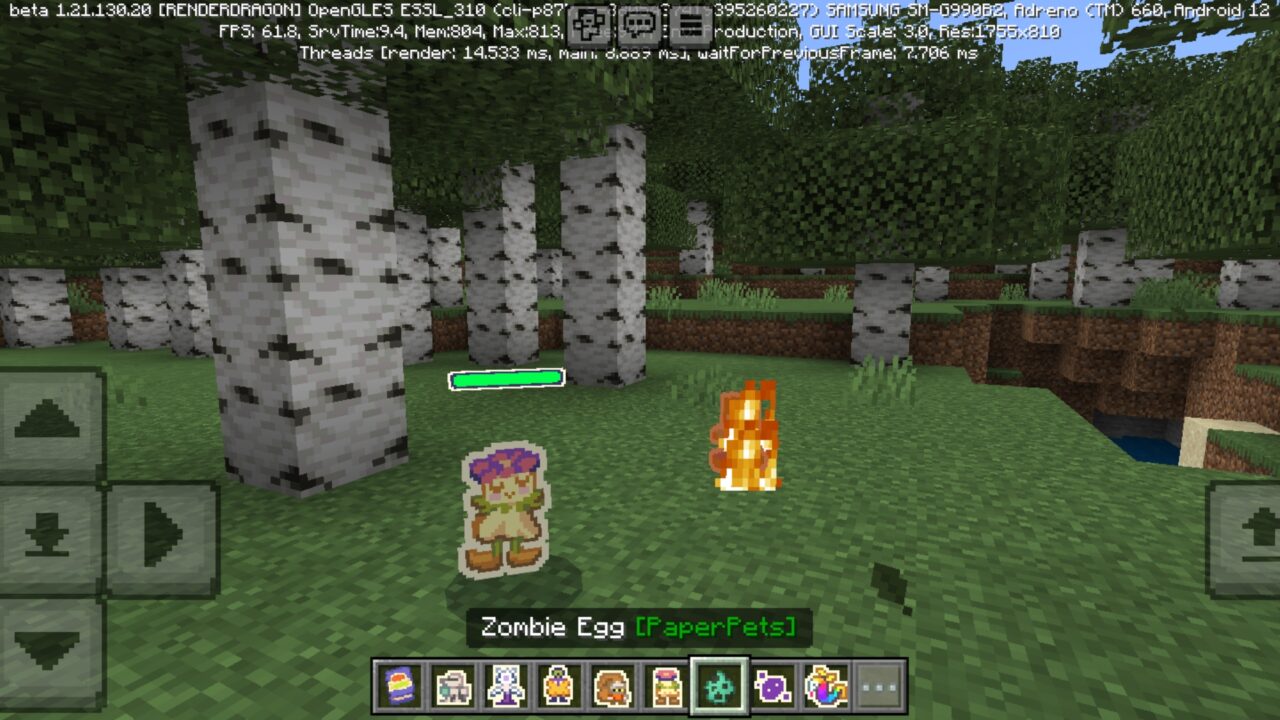Select the Zombie Egg in the hotbar

(x=718, y=688)
